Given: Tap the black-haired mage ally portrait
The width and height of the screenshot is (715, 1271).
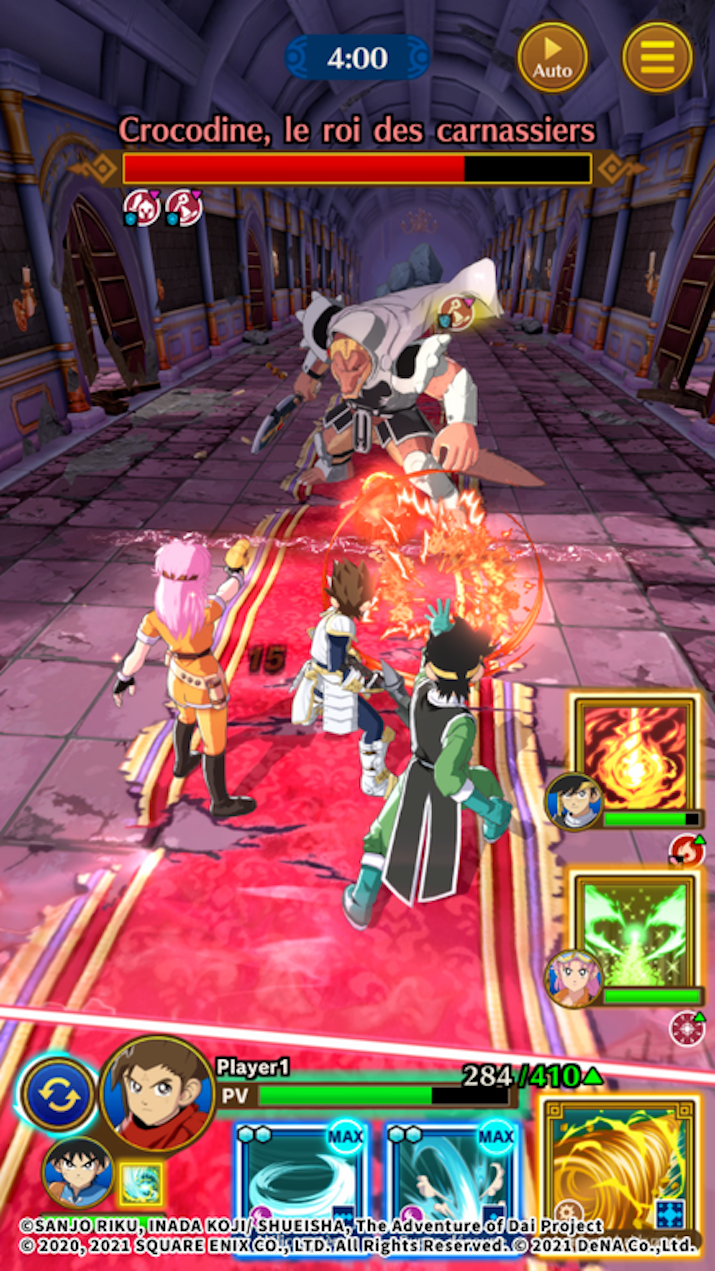Looking at the screenshot, I should tap(574, 802).
